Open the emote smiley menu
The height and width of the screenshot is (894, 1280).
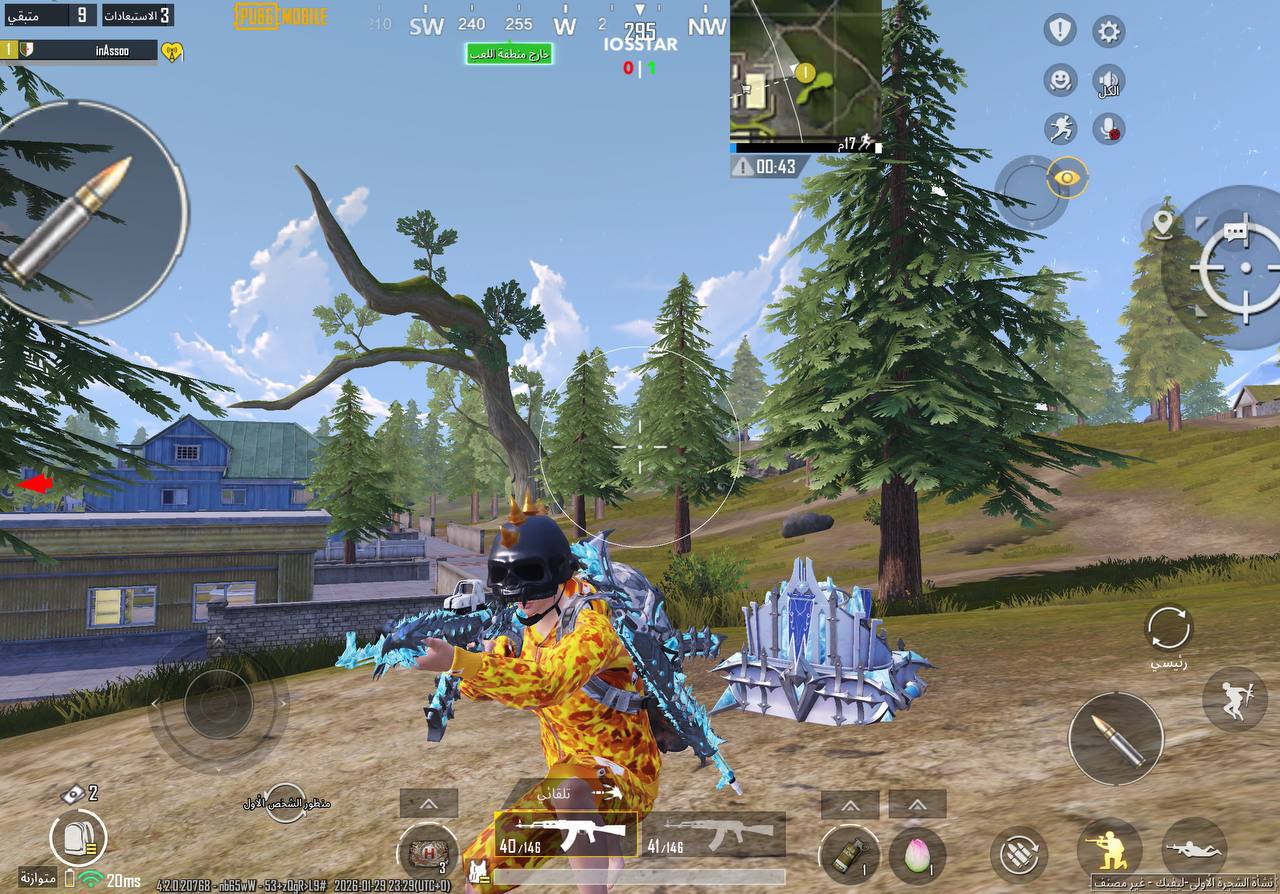(x=1060, y=80)
